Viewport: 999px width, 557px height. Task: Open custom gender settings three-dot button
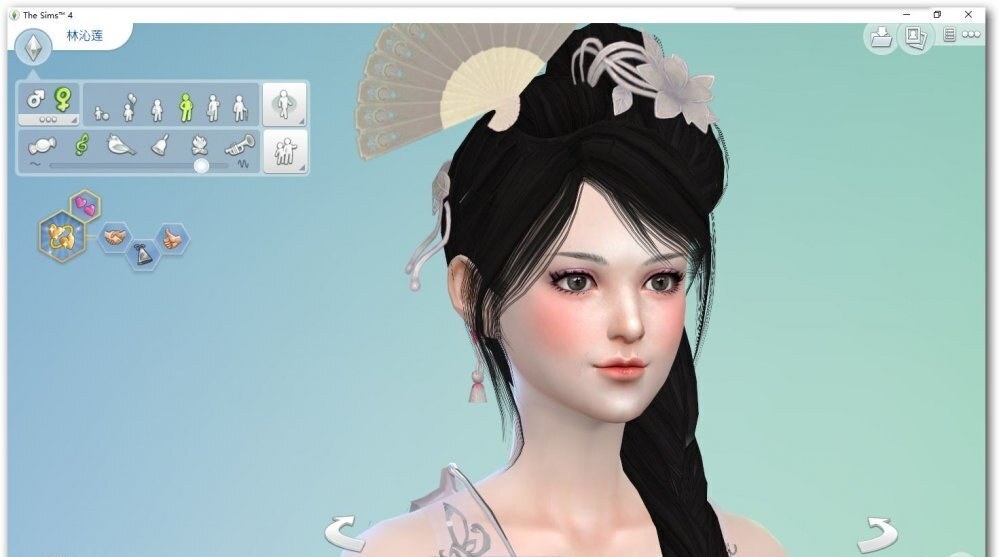pyautogui.click(x=49, y=119)
